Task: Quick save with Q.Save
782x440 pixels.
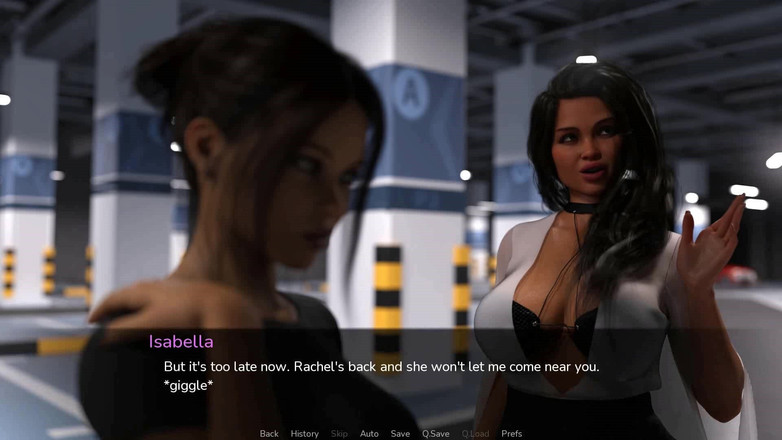Action: click(435, 434)
